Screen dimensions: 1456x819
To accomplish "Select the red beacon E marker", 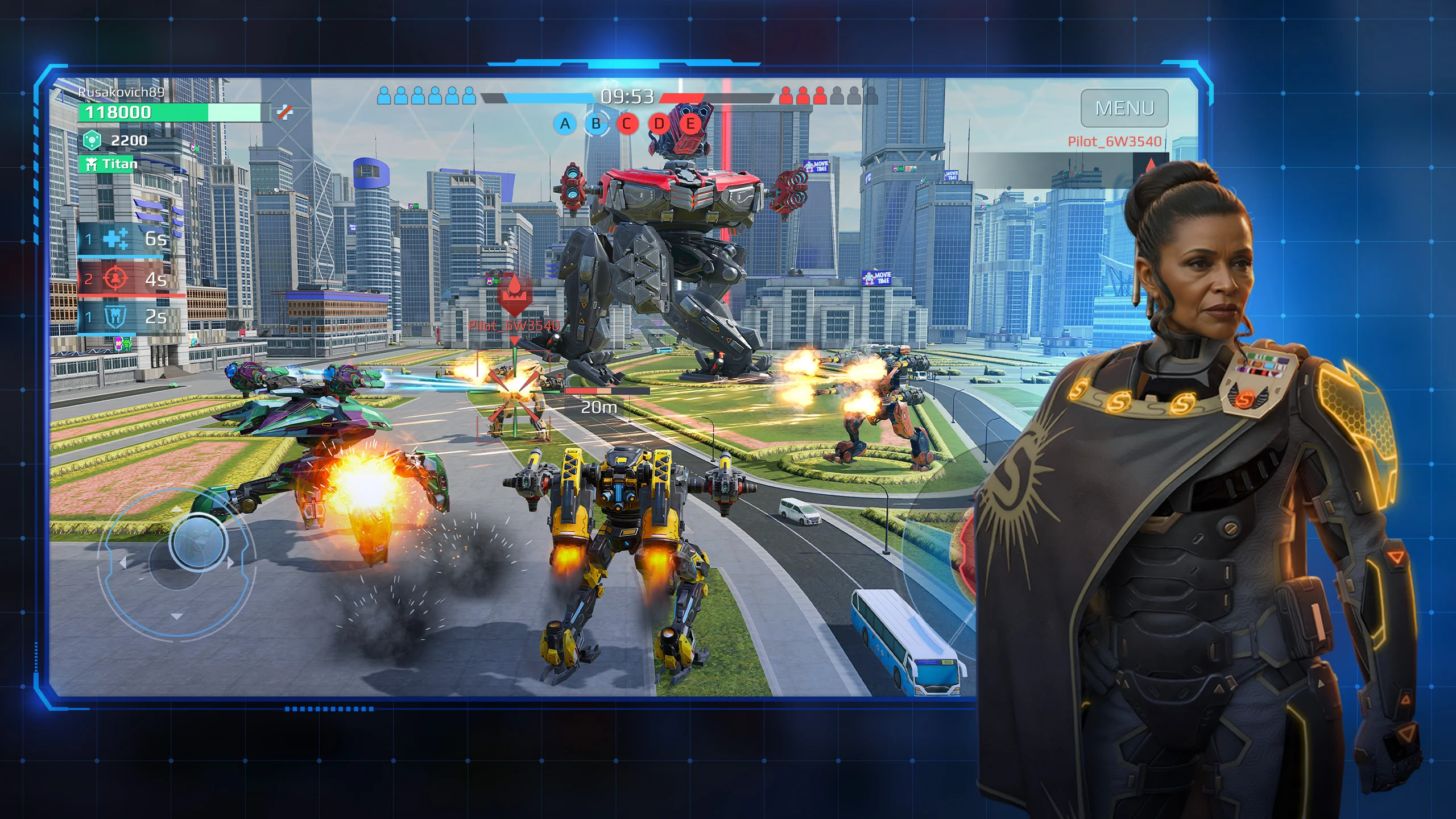I will click(x=690, y=123).
